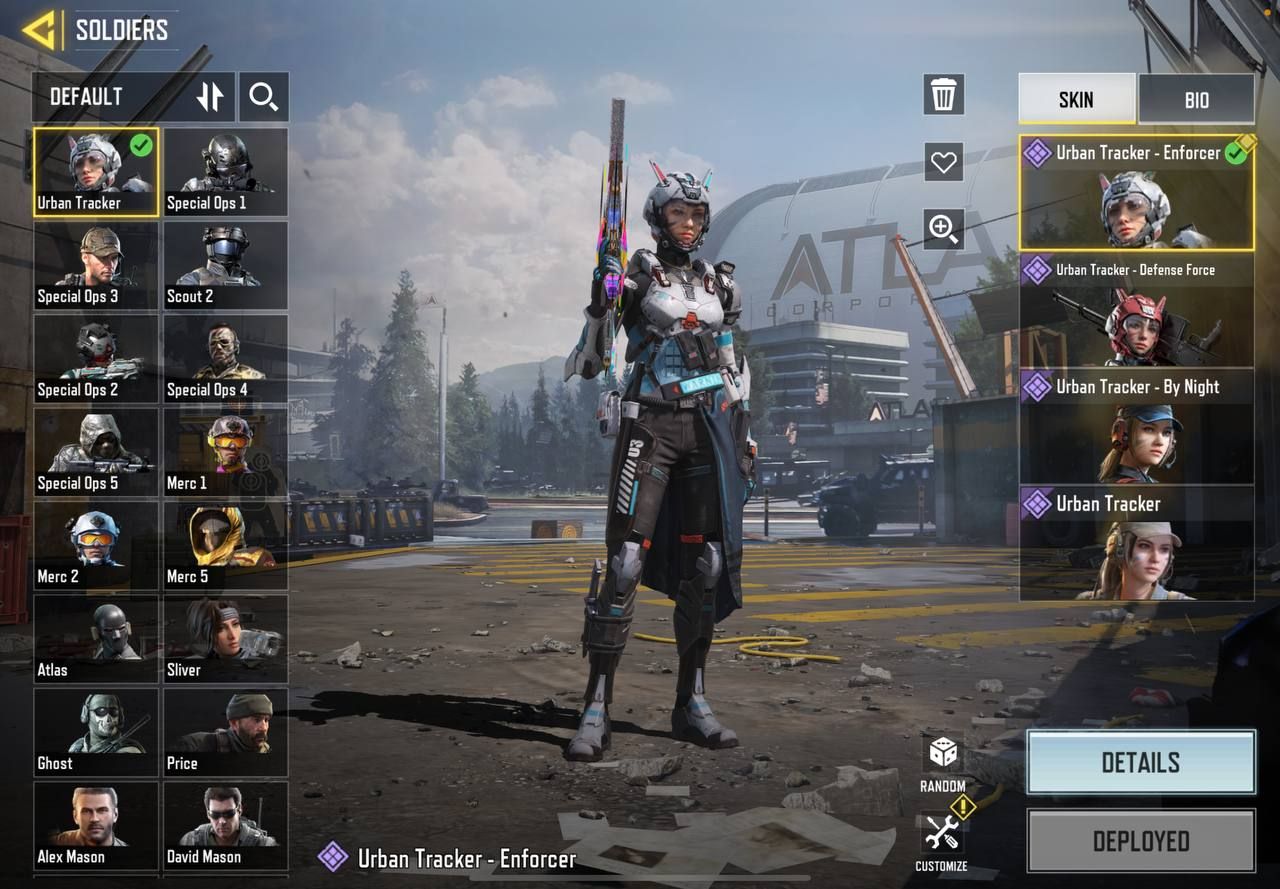Viewport: 1280px width, 889px height.
Task: Choose the Urban Tracker - Defense Force skin
Action: point(1136,310)
